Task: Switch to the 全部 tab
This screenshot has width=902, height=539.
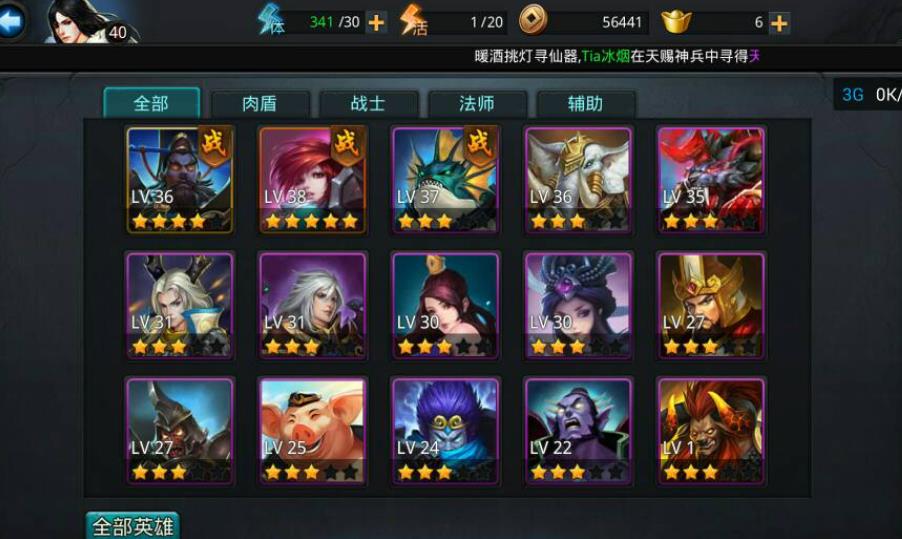Action: [152, 104]
